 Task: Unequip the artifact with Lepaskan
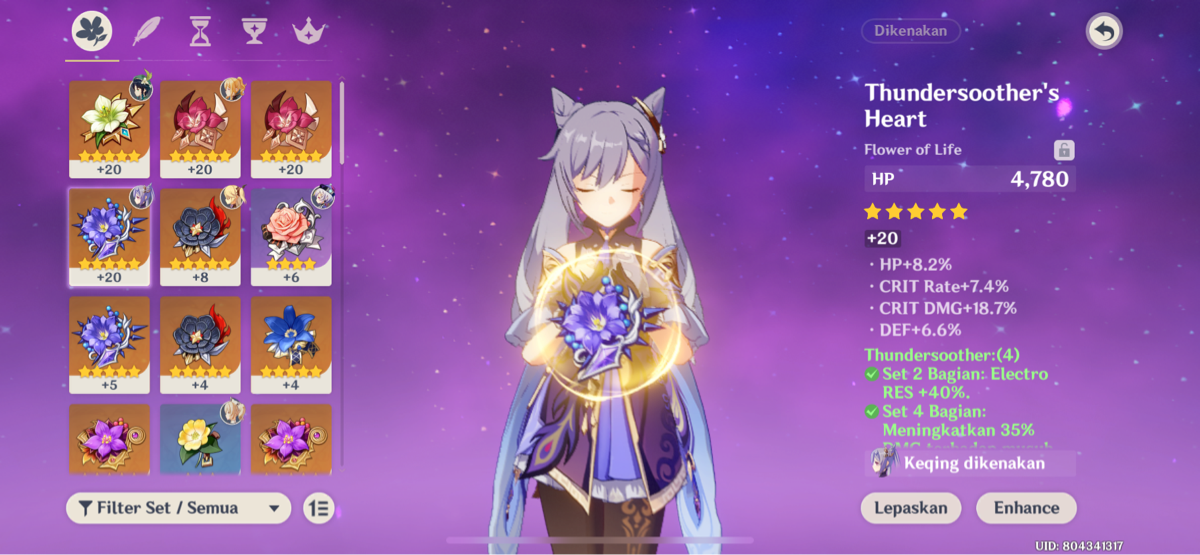point(910,507)
